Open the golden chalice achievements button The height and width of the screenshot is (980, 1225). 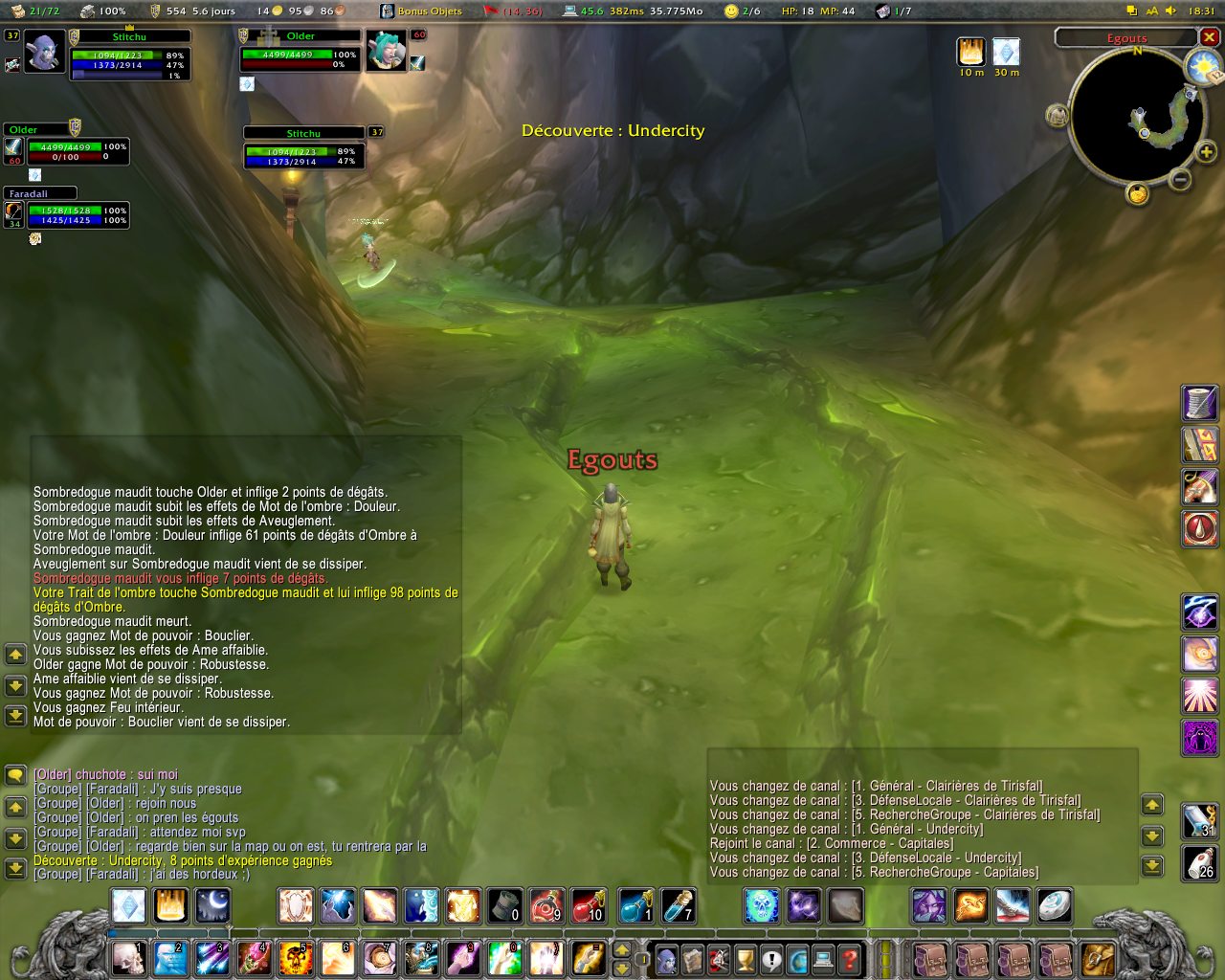(x=745, y=958)
